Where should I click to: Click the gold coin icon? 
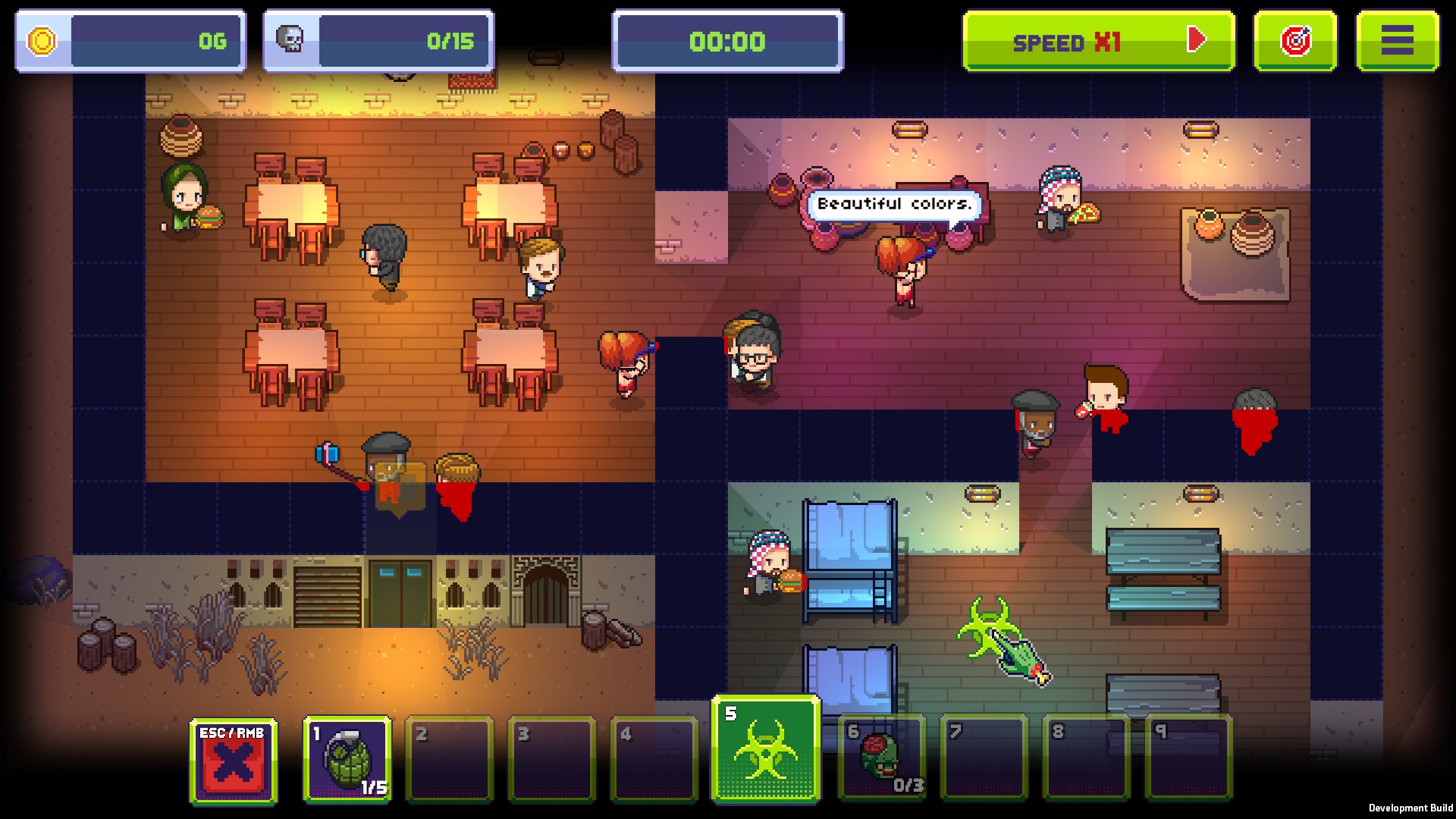coord(42,41)
